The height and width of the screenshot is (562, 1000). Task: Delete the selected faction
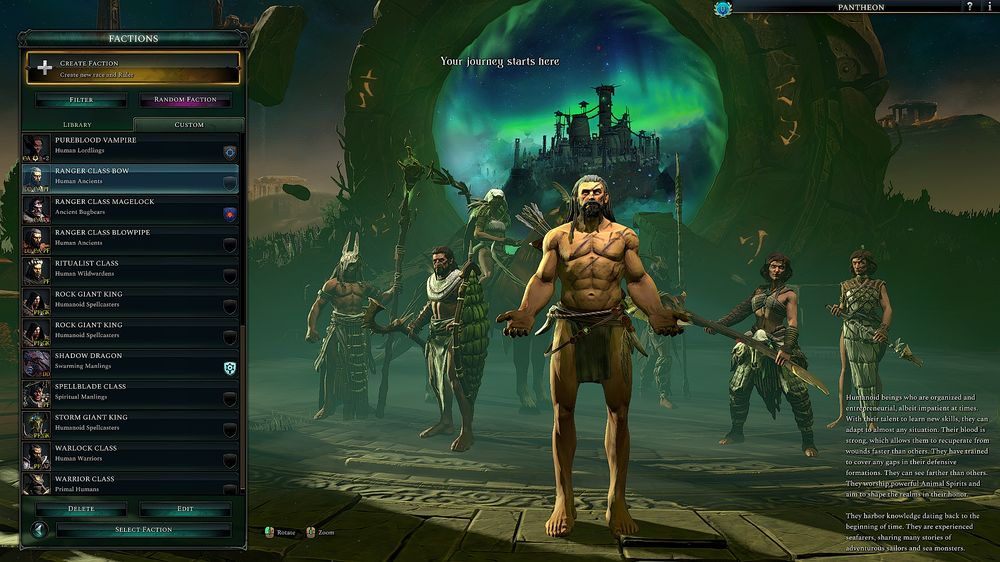click(81, 509)
